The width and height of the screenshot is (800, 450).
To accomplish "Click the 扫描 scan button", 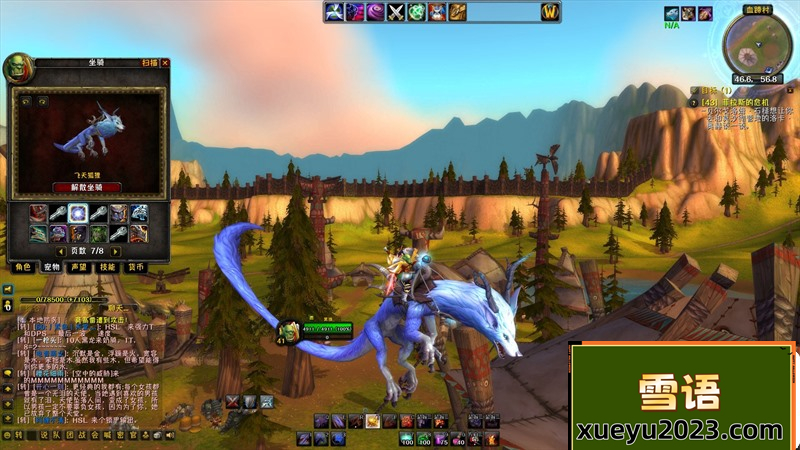I will pyautogui.click(x=149, y=63).
